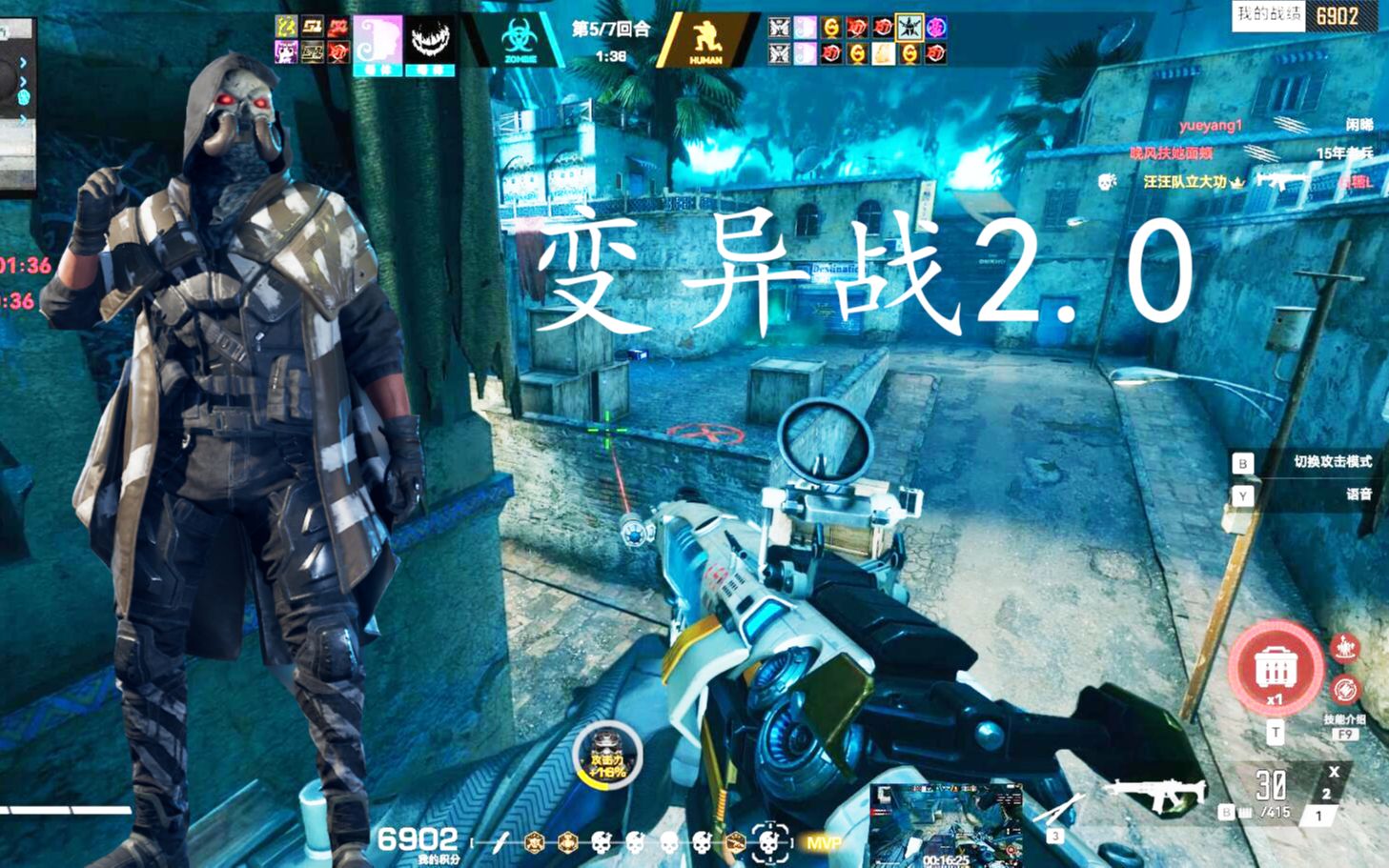Open the supply crate item marked x1
The image size is (1389, 868).
click(x=1276, y=668)
